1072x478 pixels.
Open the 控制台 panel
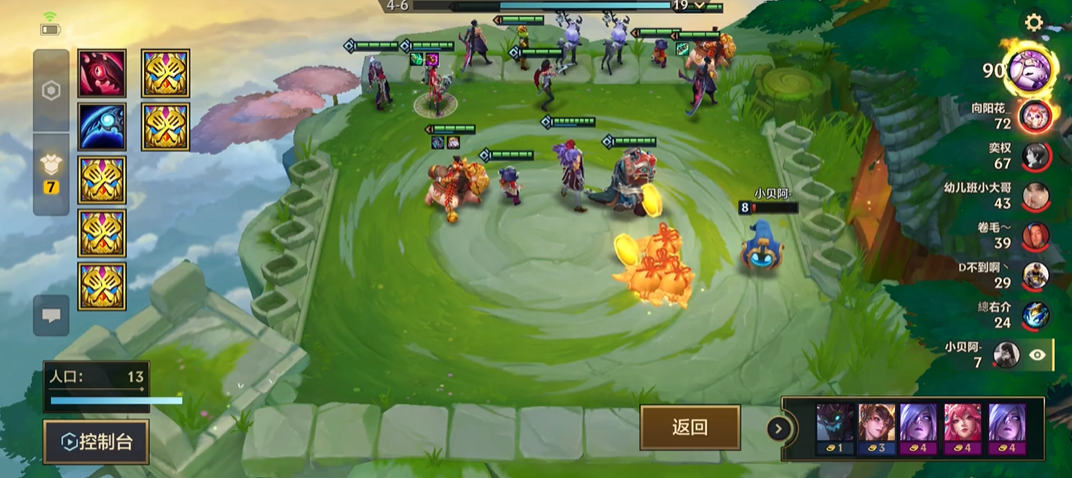pyautogui.click(x=96, y=441)
